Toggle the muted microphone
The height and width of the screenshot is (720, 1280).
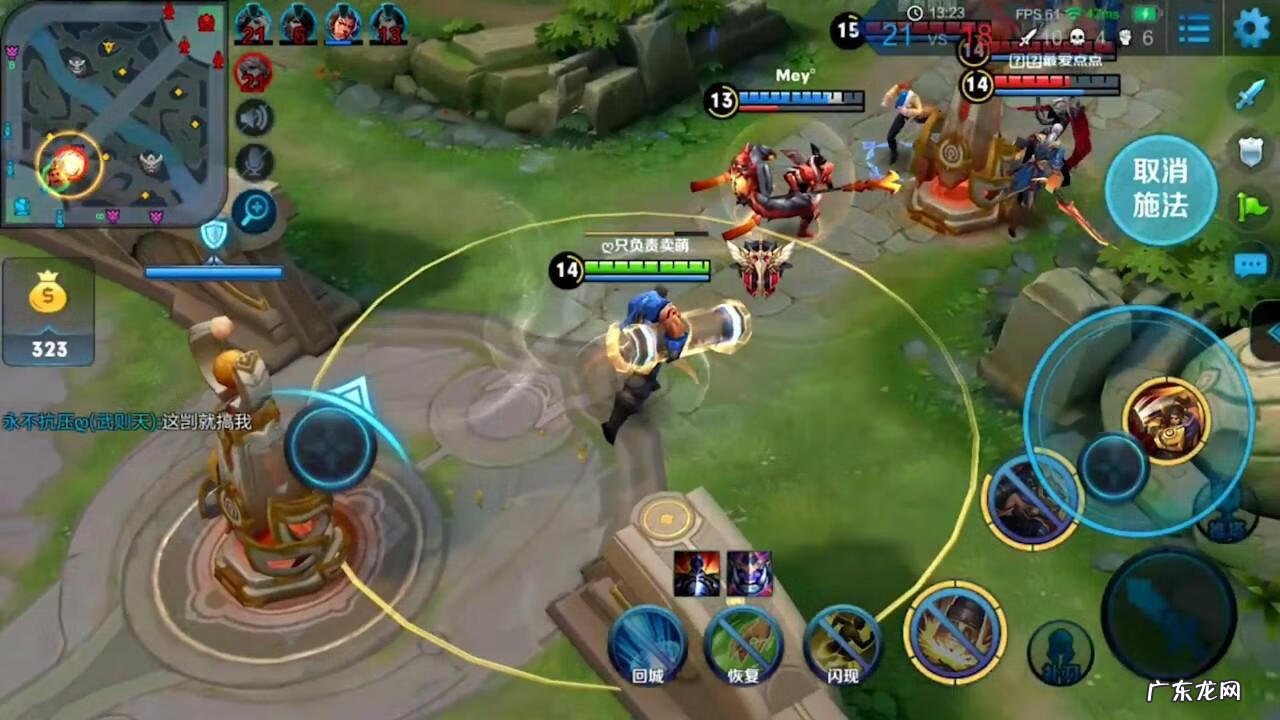click(255, 163)
